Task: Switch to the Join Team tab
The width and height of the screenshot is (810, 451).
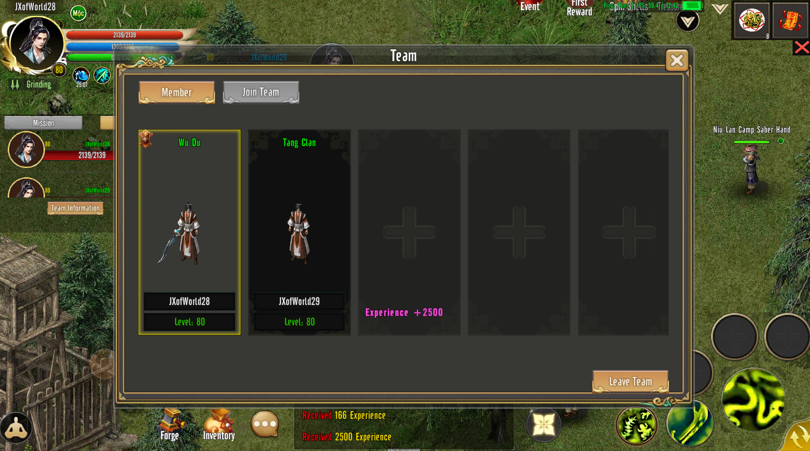Action: [261, 92]
